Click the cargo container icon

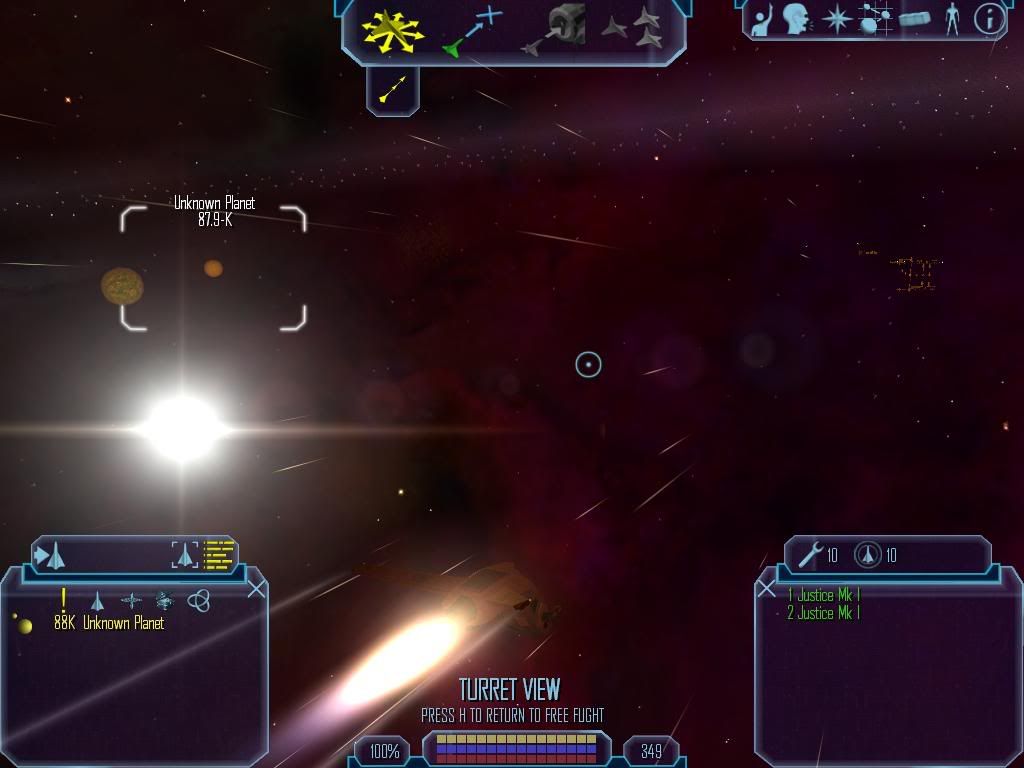click(x=915, y=19)
